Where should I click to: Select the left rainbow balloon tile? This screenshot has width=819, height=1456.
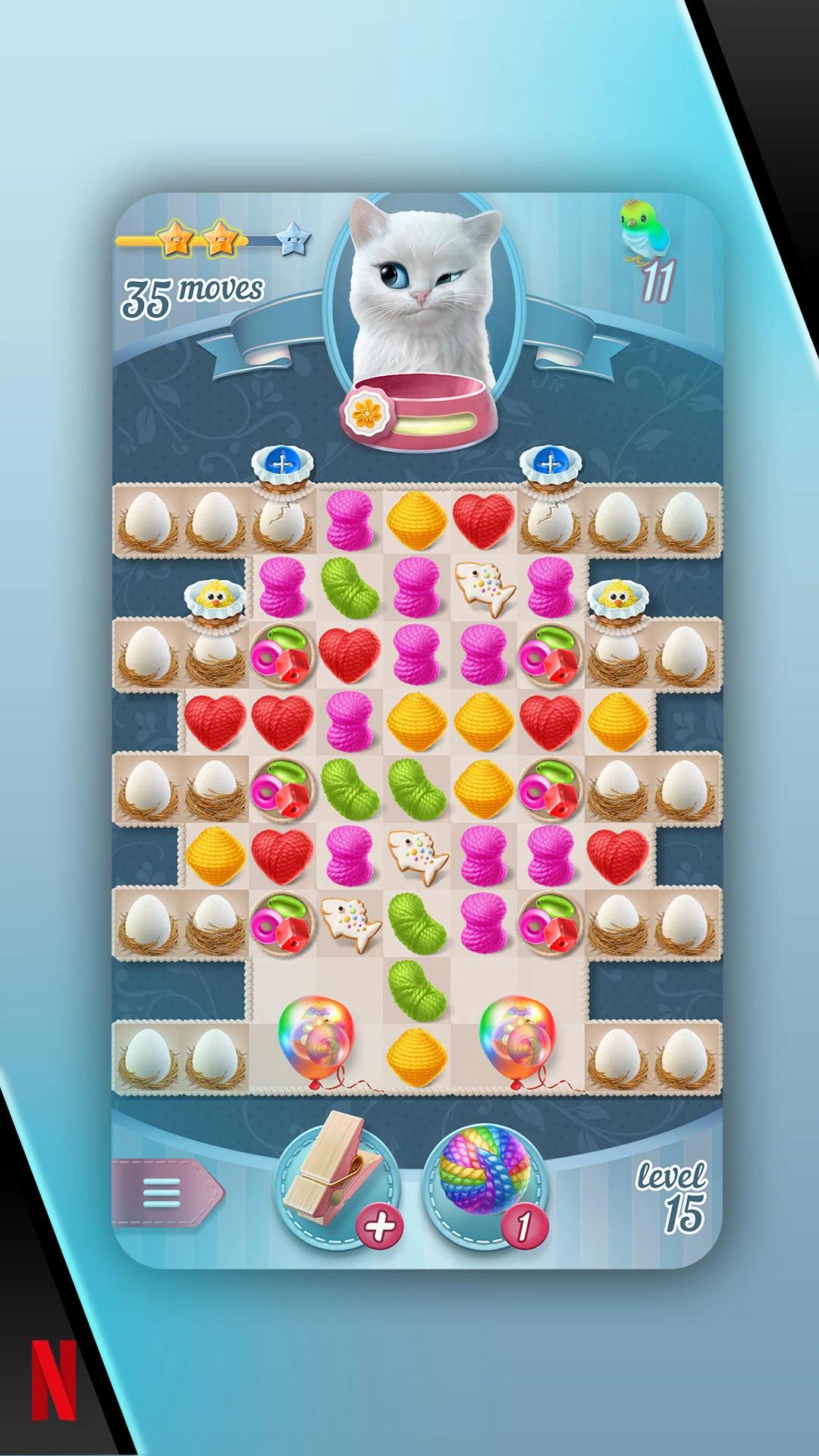click(315, 1040)
